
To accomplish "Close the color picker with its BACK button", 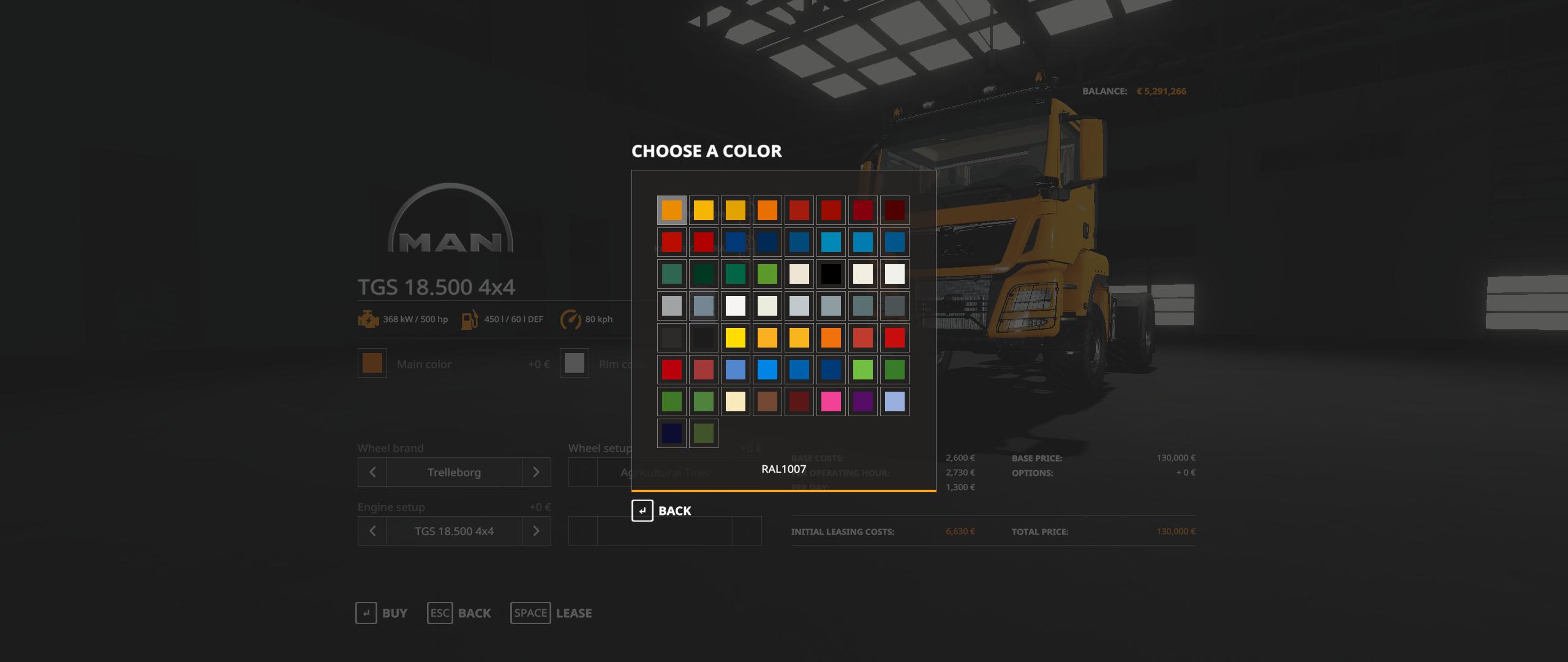I will [661, 511].
